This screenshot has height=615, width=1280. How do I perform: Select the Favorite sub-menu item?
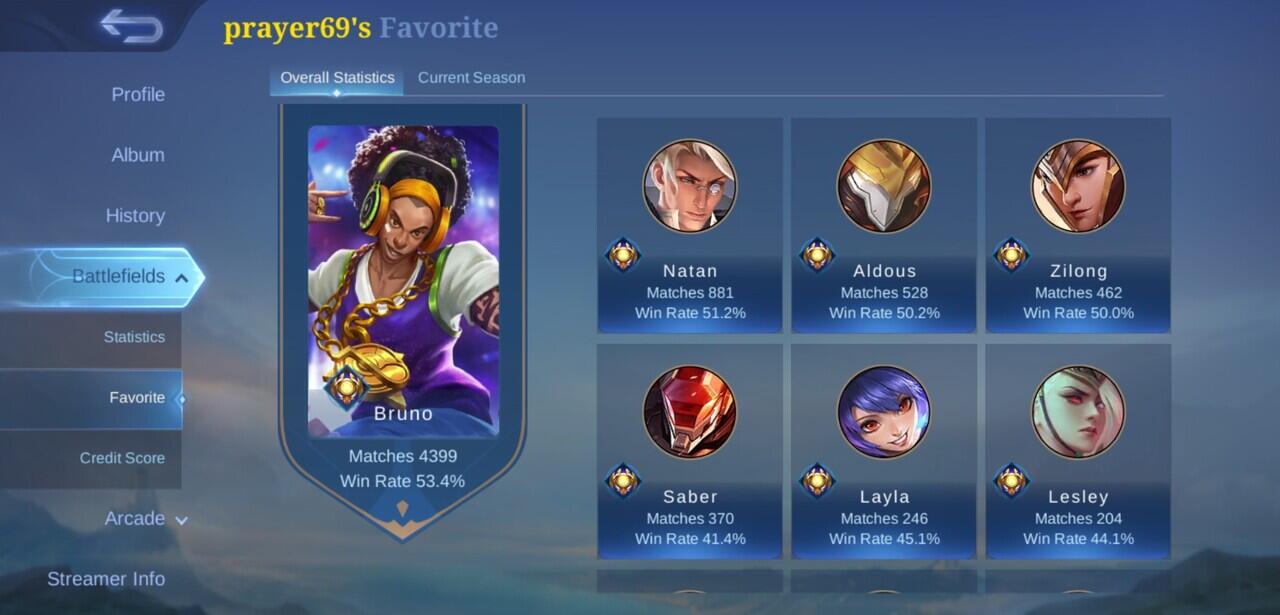pyautogui.click(x=137, y=397)
